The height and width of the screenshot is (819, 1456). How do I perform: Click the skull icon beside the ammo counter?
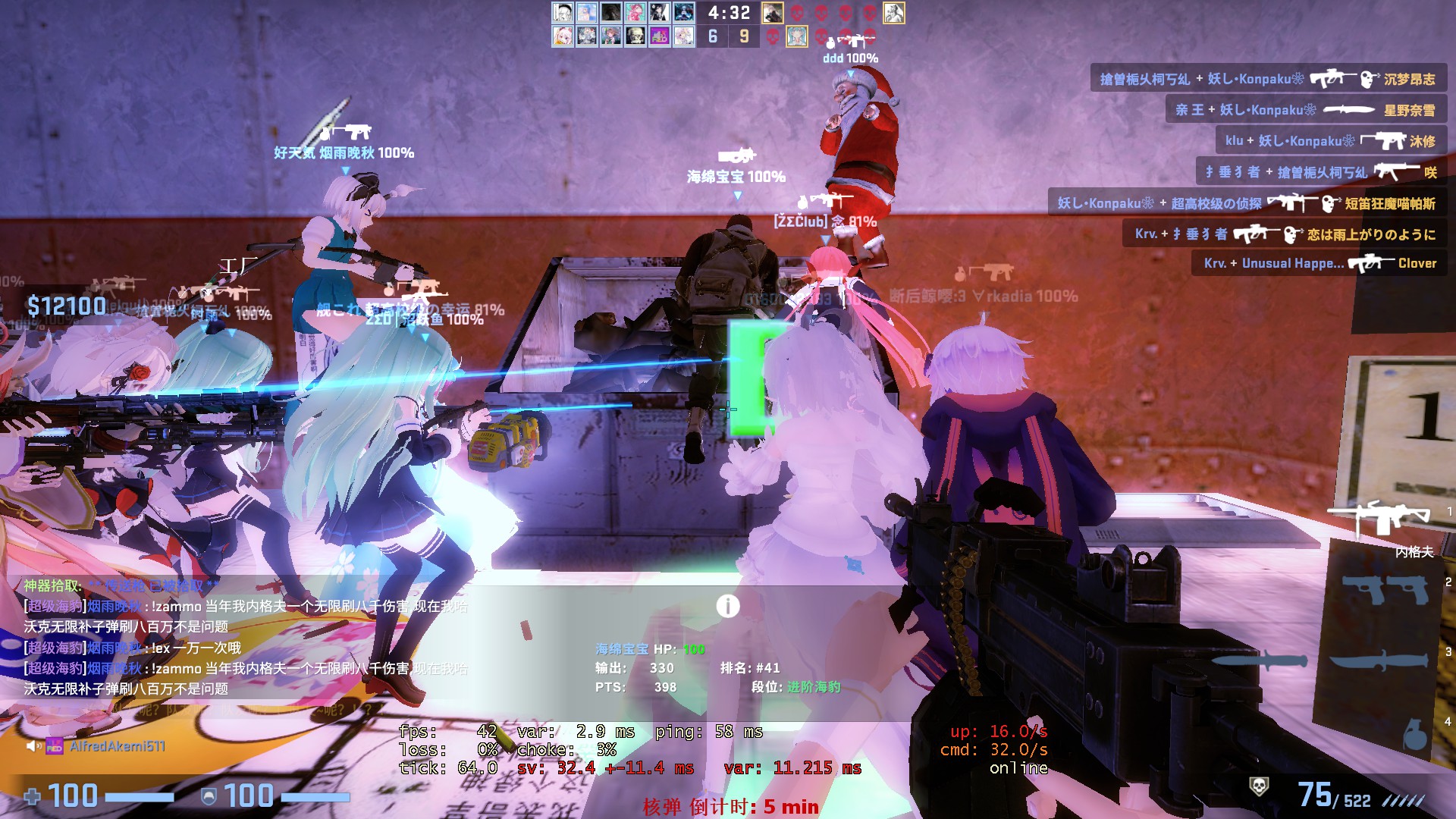1258,786
